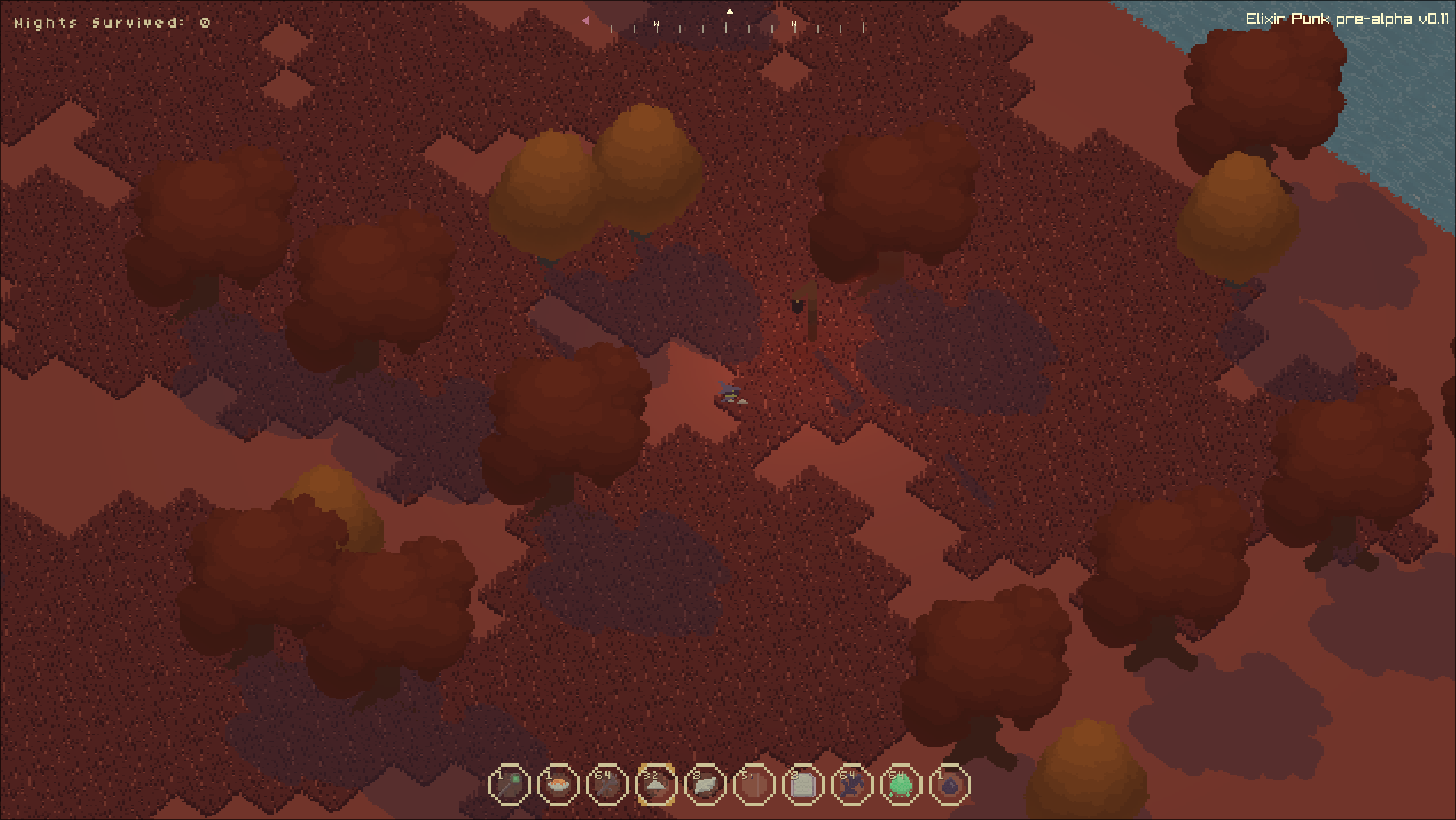
Task: Pick the grey flat stone slot
Action: [705, 785]
